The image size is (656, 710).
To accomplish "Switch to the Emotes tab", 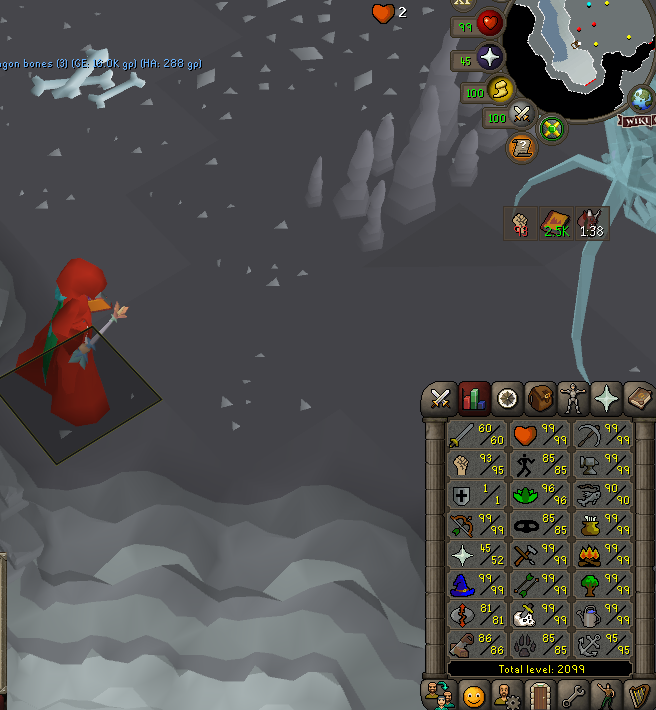I will [x=607, y=695].
